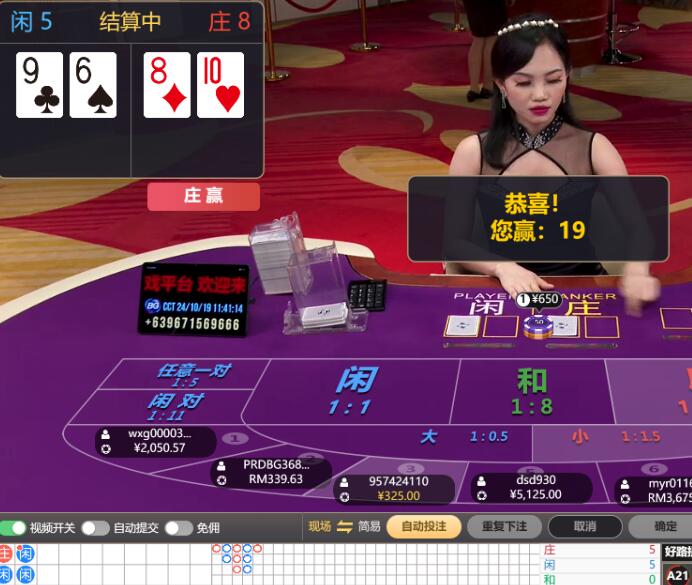Screen dimensions: 692x585
Task: Cancel the bet with 取消 button
Action: (x=584, y=527)
